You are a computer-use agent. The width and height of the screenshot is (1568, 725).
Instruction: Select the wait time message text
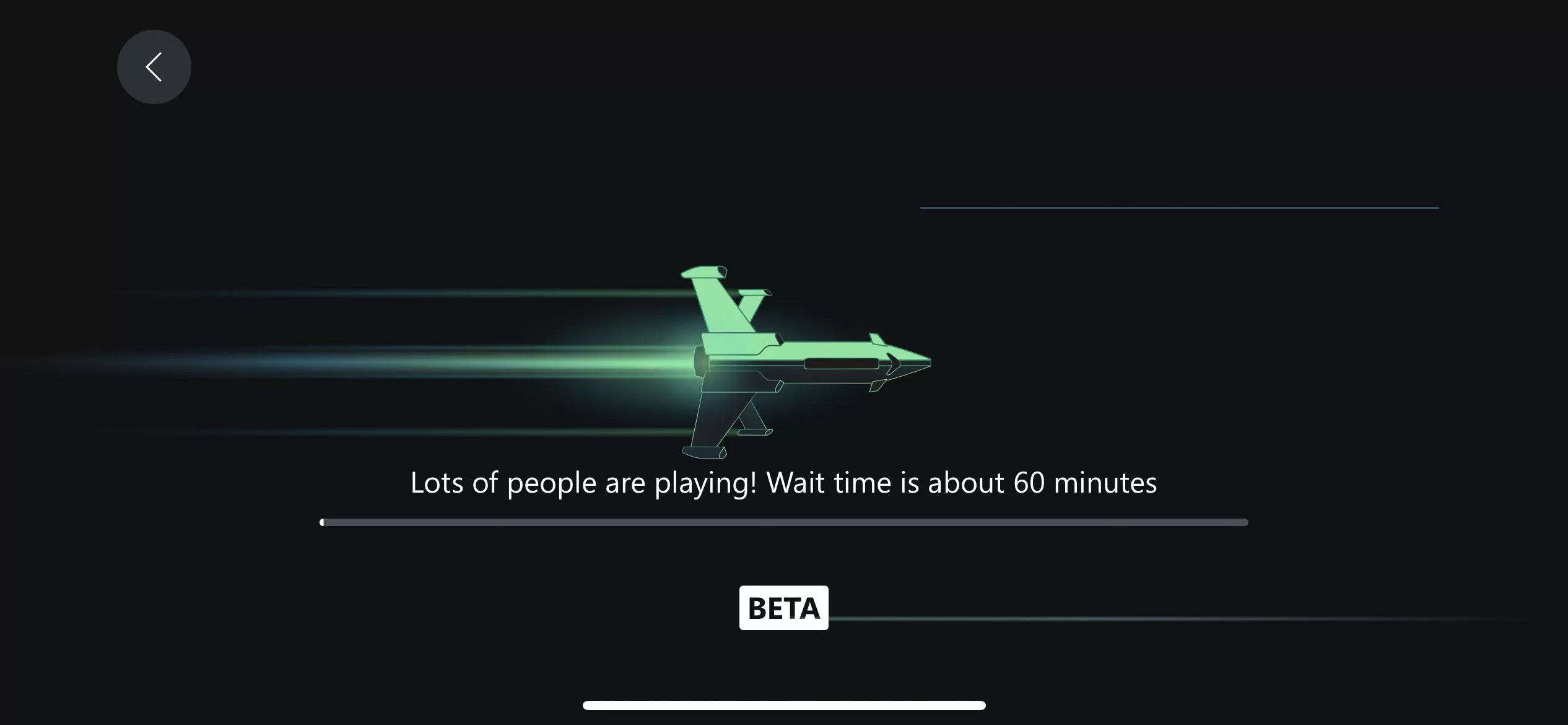[x=783, y=483]
